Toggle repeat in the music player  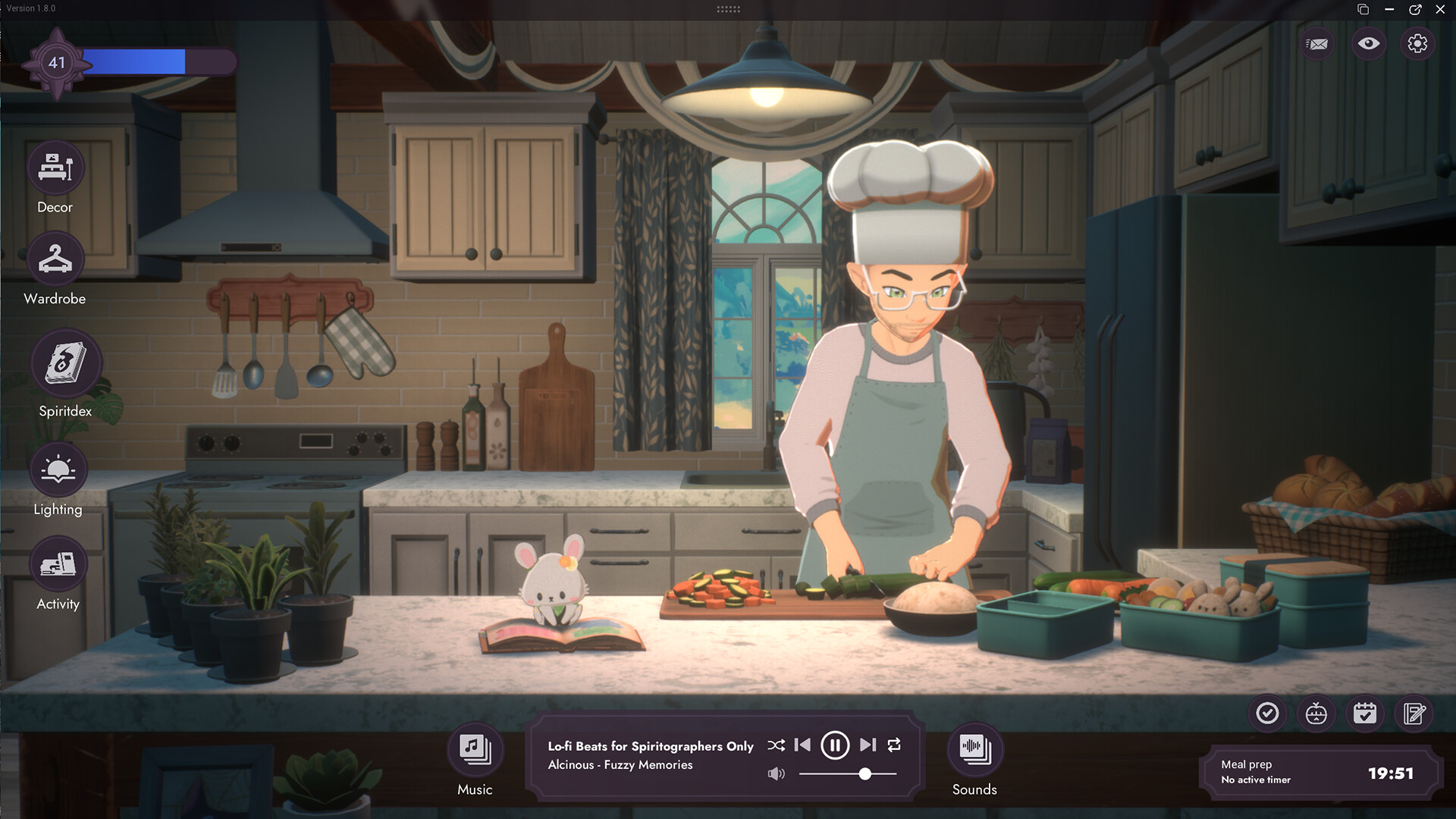895,745
